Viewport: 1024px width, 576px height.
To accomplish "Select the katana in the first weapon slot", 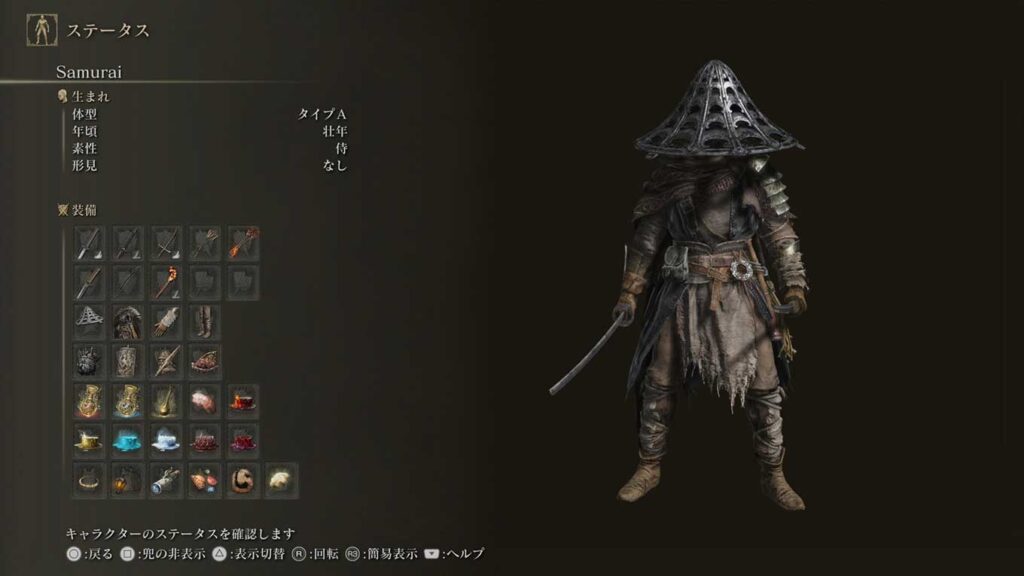I will point(90,243).
